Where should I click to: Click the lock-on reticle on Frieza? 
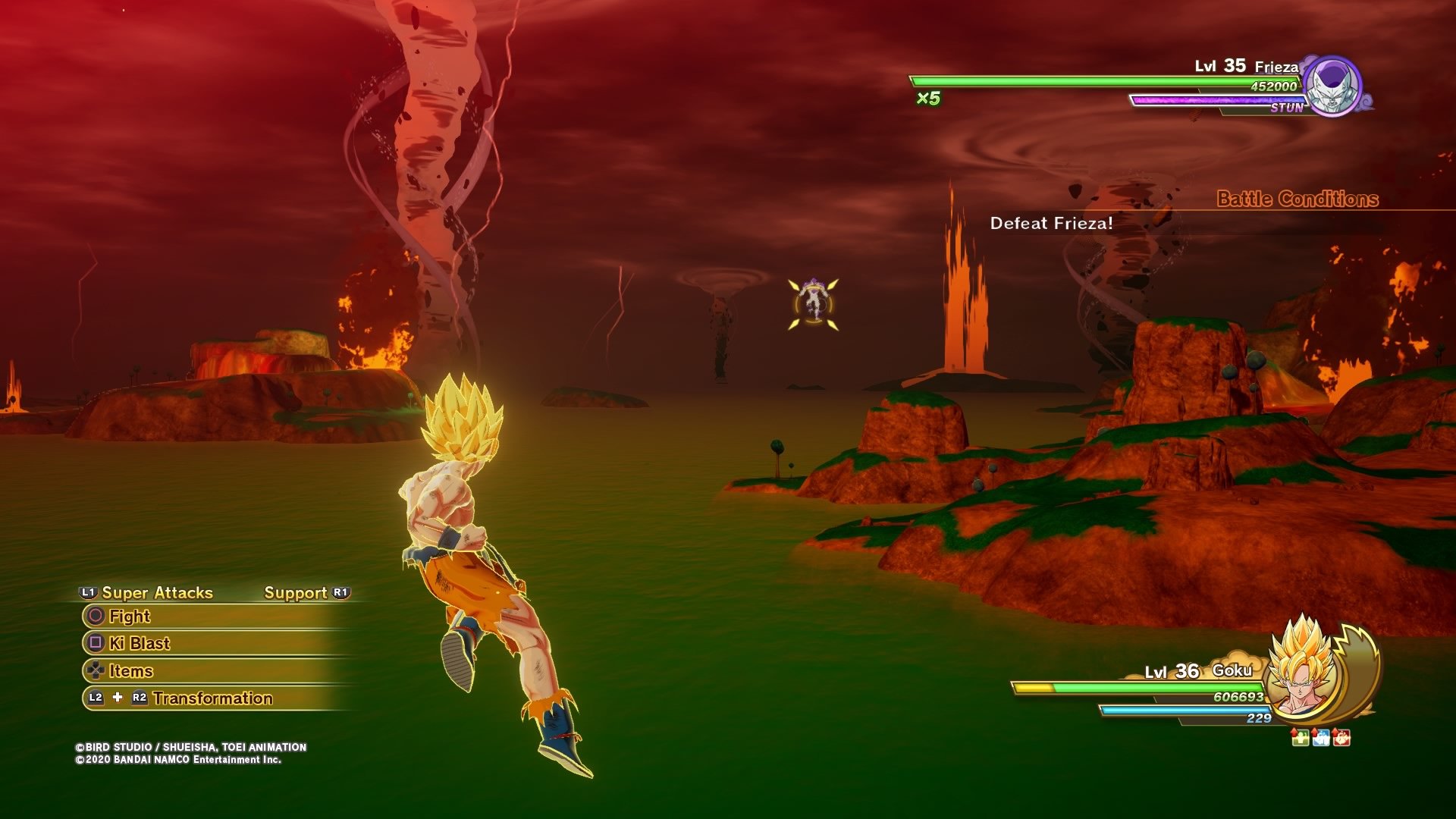click(x=814, y=304)
